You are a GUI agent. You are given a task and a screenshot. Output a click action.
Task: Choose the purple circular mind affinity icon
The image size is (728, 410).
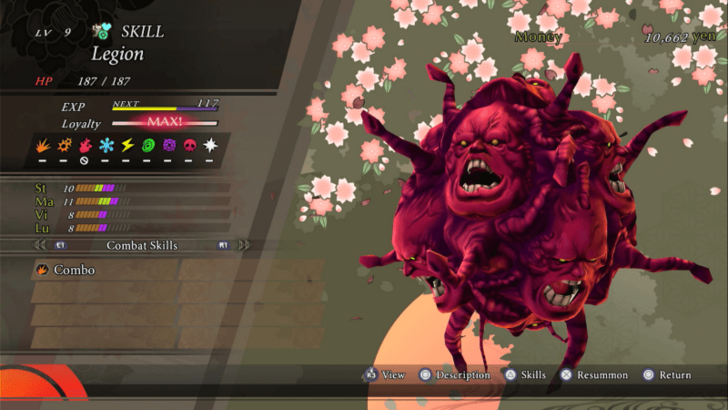coord(168,146)
